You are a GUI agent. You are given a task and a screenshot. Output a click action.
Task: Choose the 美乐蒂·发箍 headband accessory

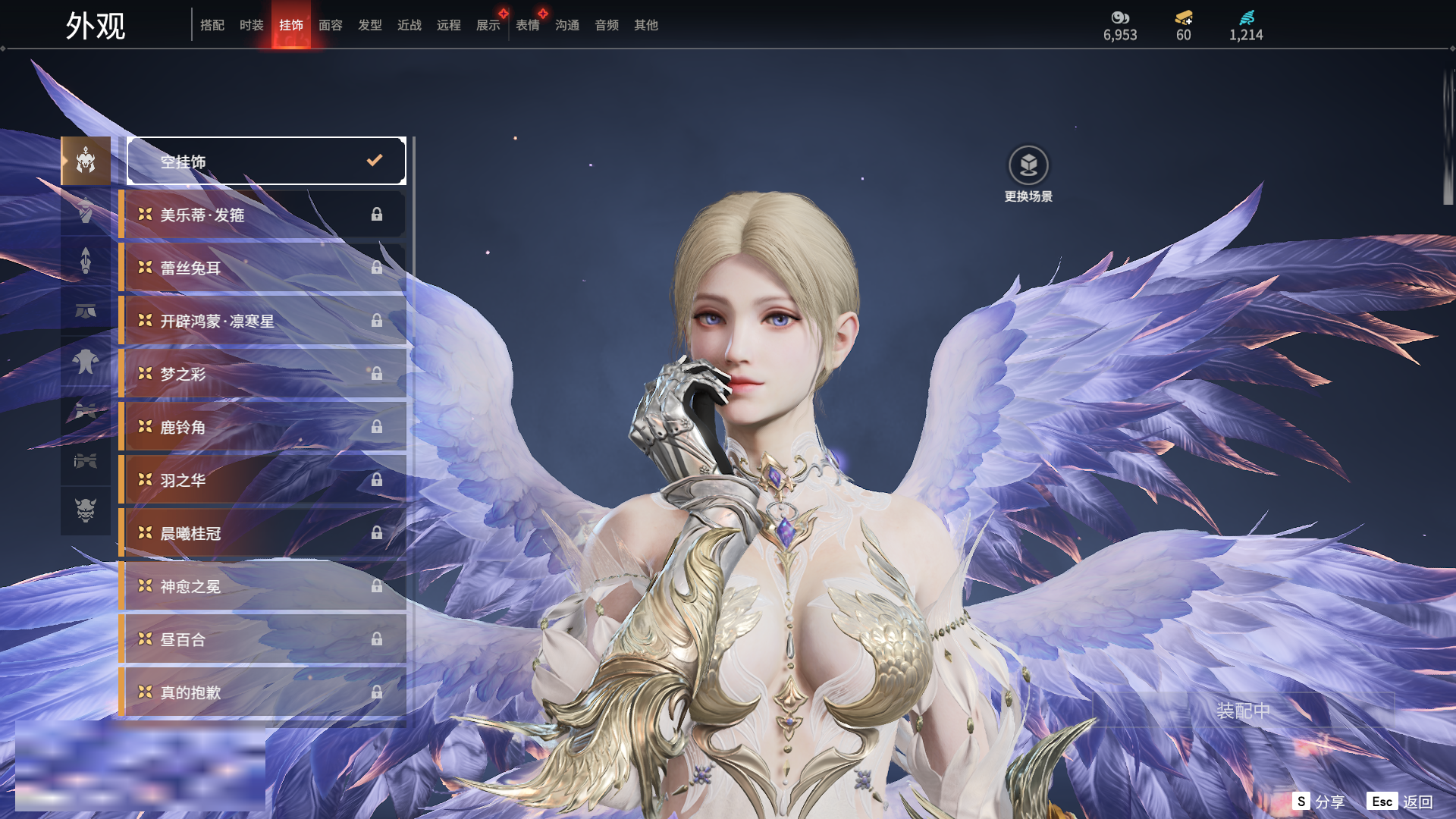click(262, 215)
